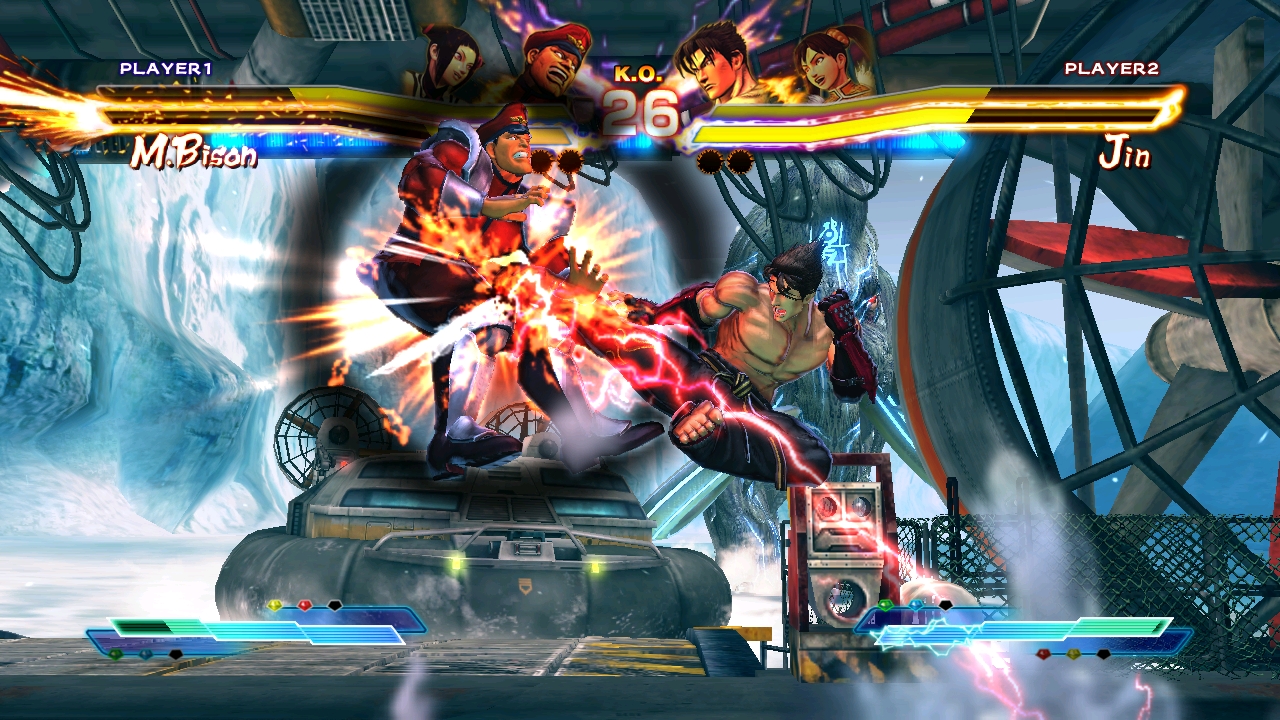
Task: Toggle Player 1's left round-win indicator orb
Action: coord(544,161)
